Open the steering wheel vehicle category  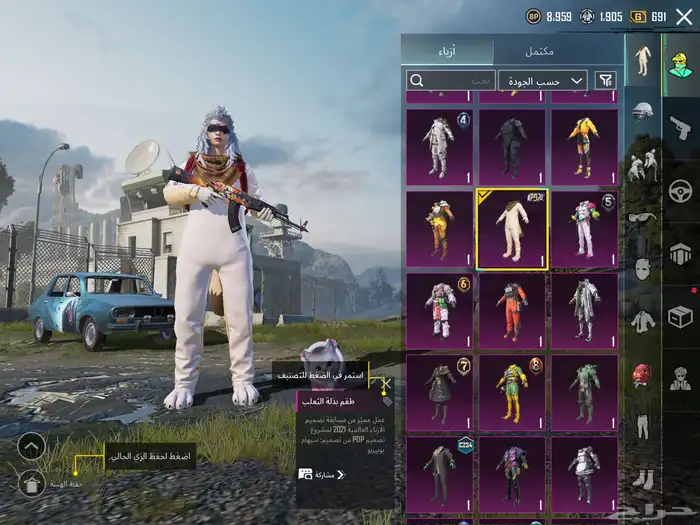(x=681, y=190)
